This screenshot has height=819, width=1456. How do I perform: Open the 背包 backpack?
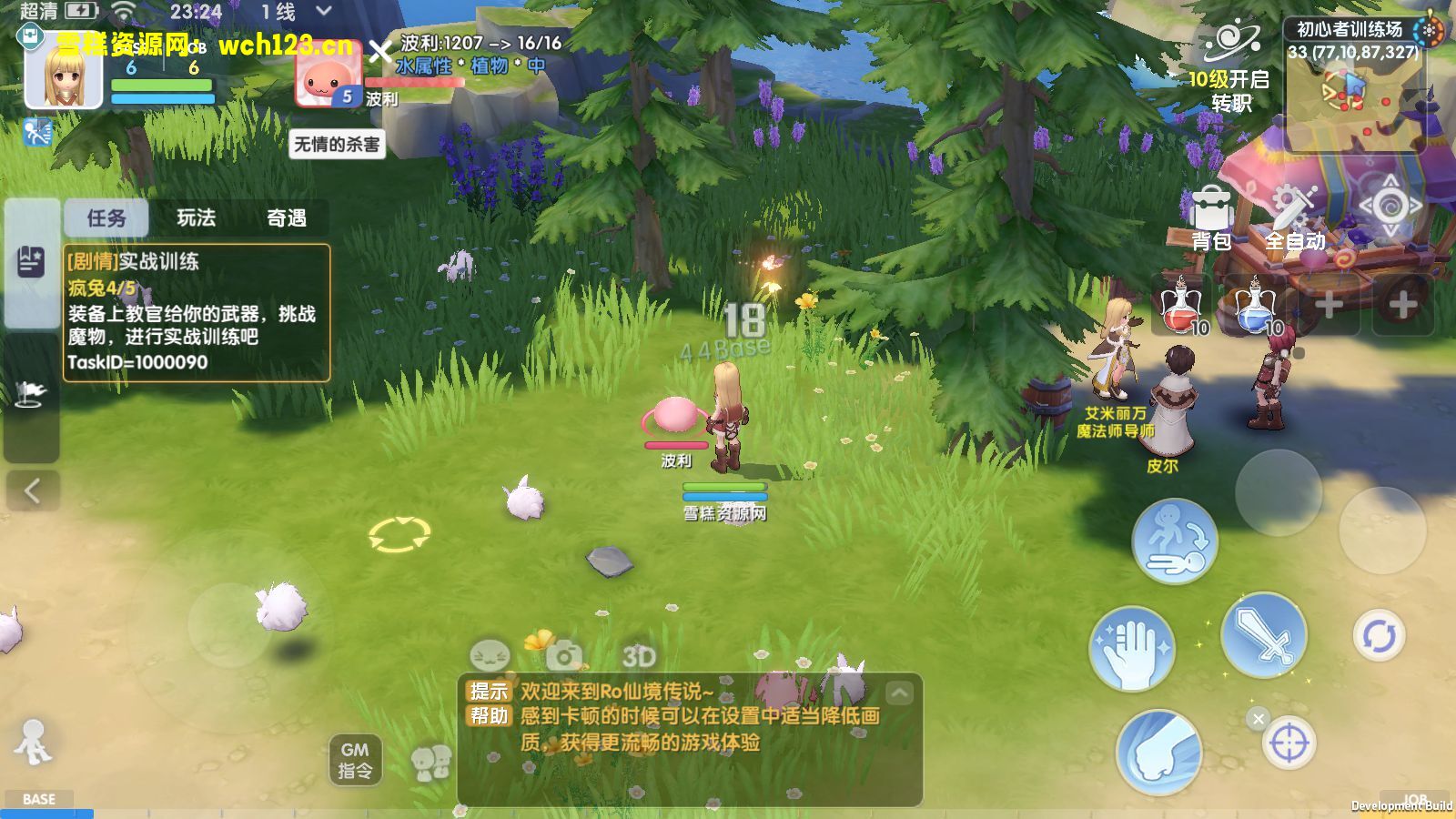pos(1211,219)
